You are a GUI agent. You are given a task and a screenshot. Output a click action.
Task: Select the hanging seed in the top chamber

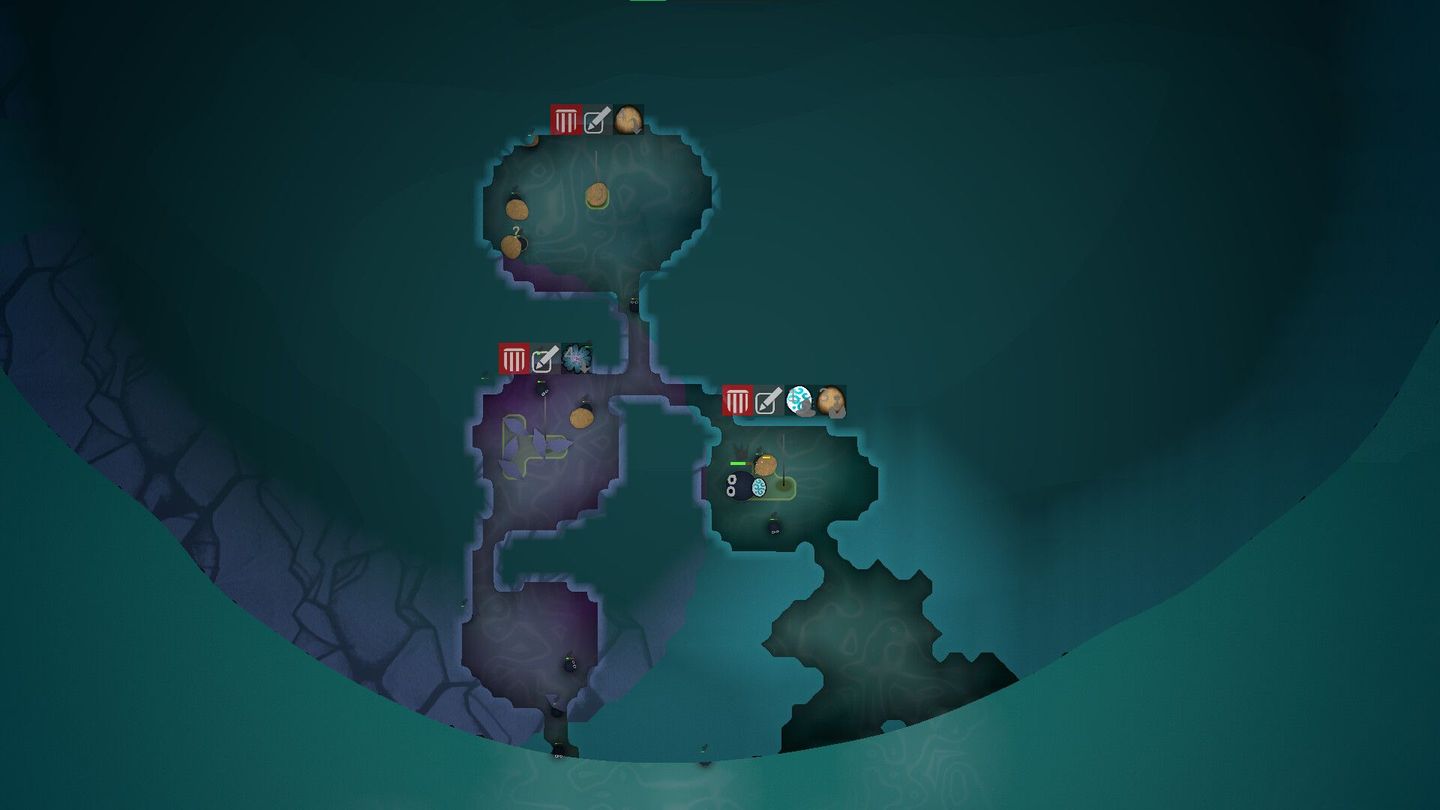point(597,193)
